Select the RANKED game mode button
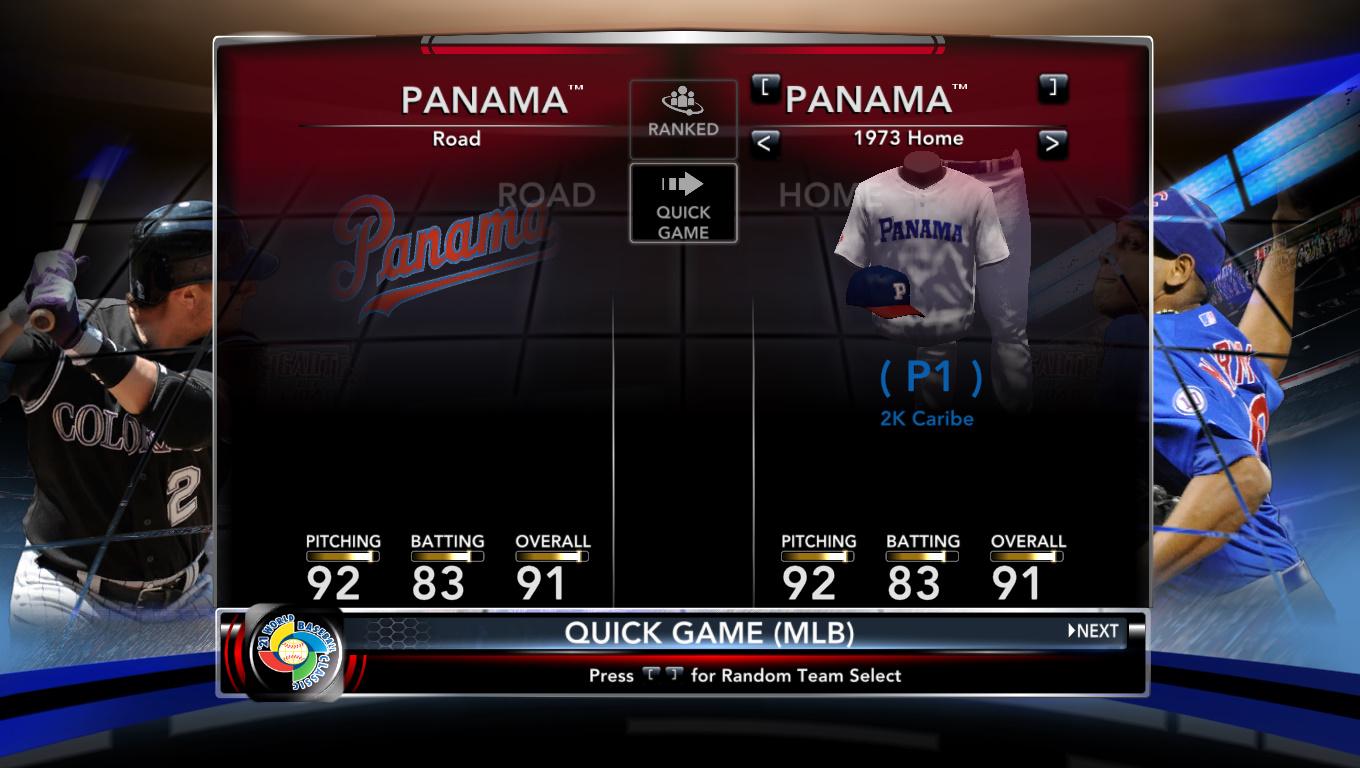This screenshot has height=768, width=1360. tap(683, 119)
